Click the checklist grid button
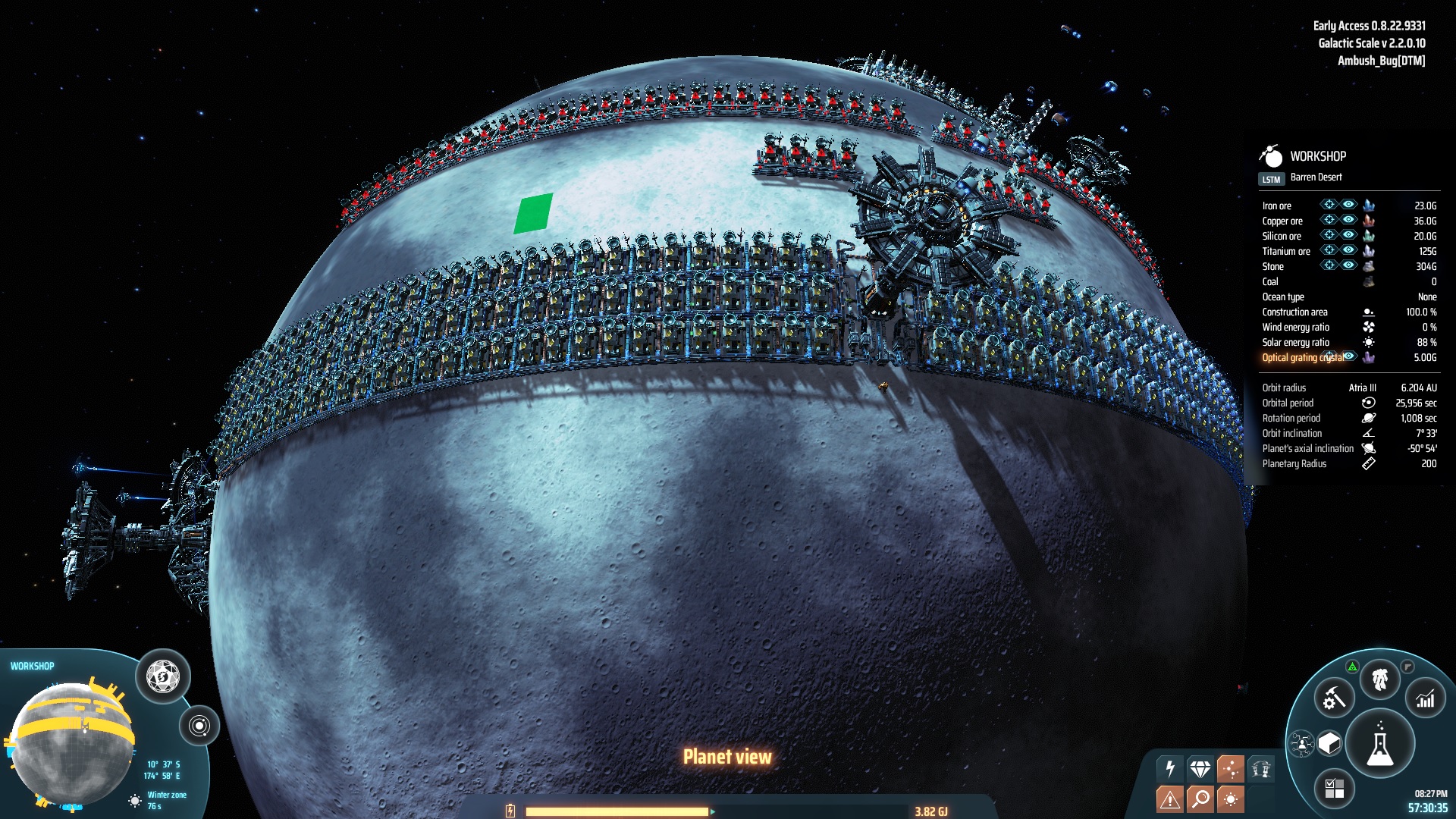The height and width of the screenshot is (819, 1456). click(x=1334, y=788)
